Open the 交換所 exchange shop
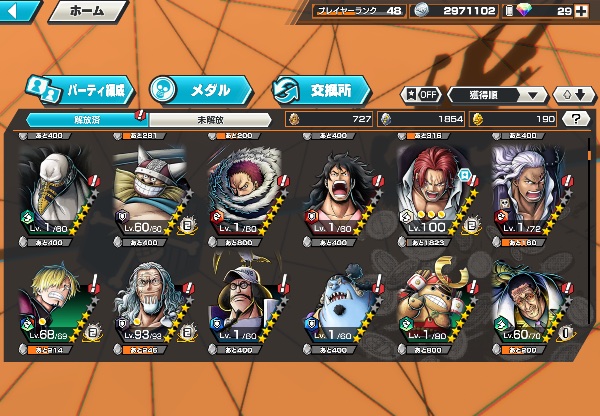The width and height of the screenshot is (600, 416). coord(316,90)
